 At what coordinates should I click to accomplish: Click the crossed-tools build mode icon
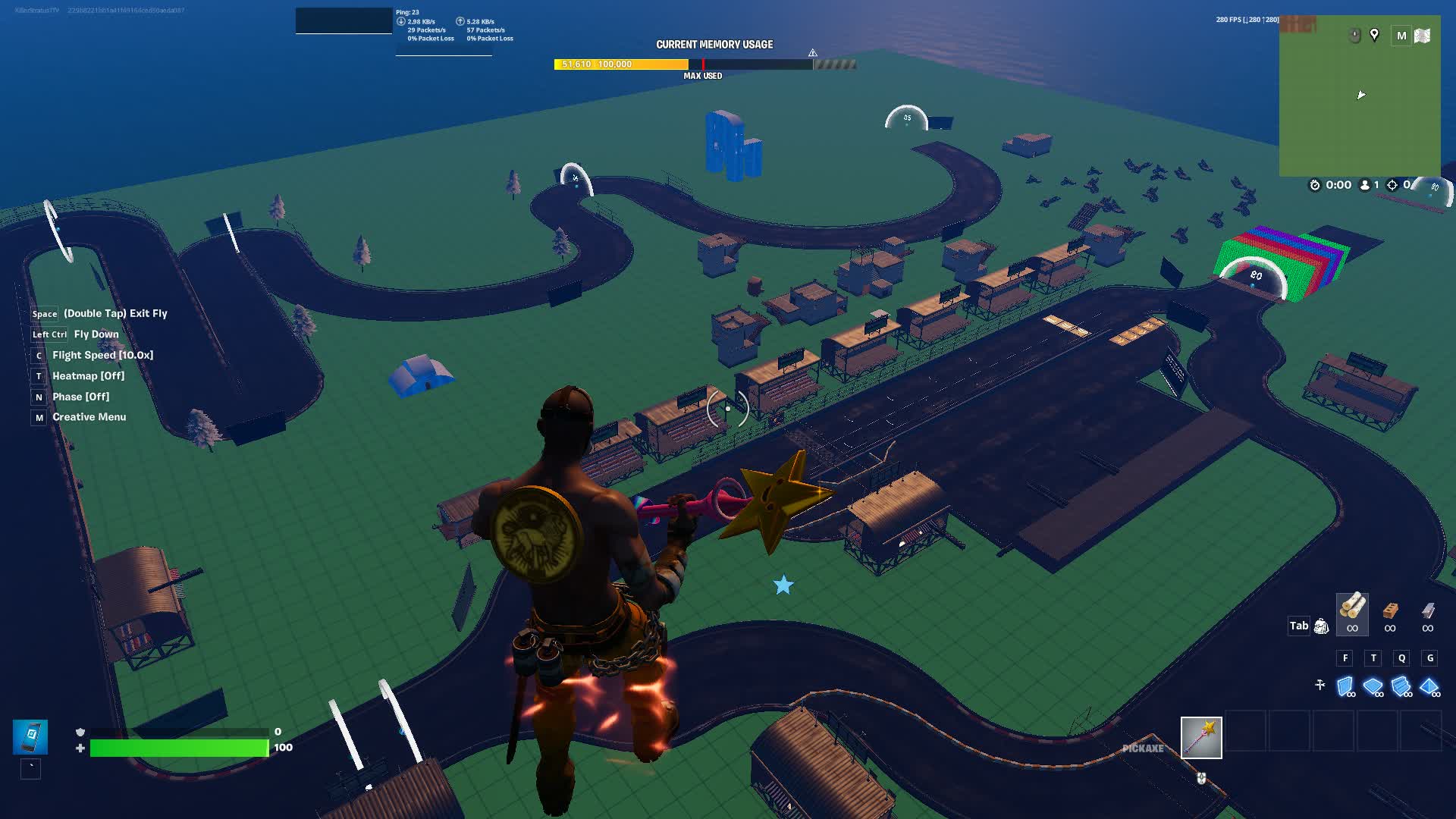1319,685
